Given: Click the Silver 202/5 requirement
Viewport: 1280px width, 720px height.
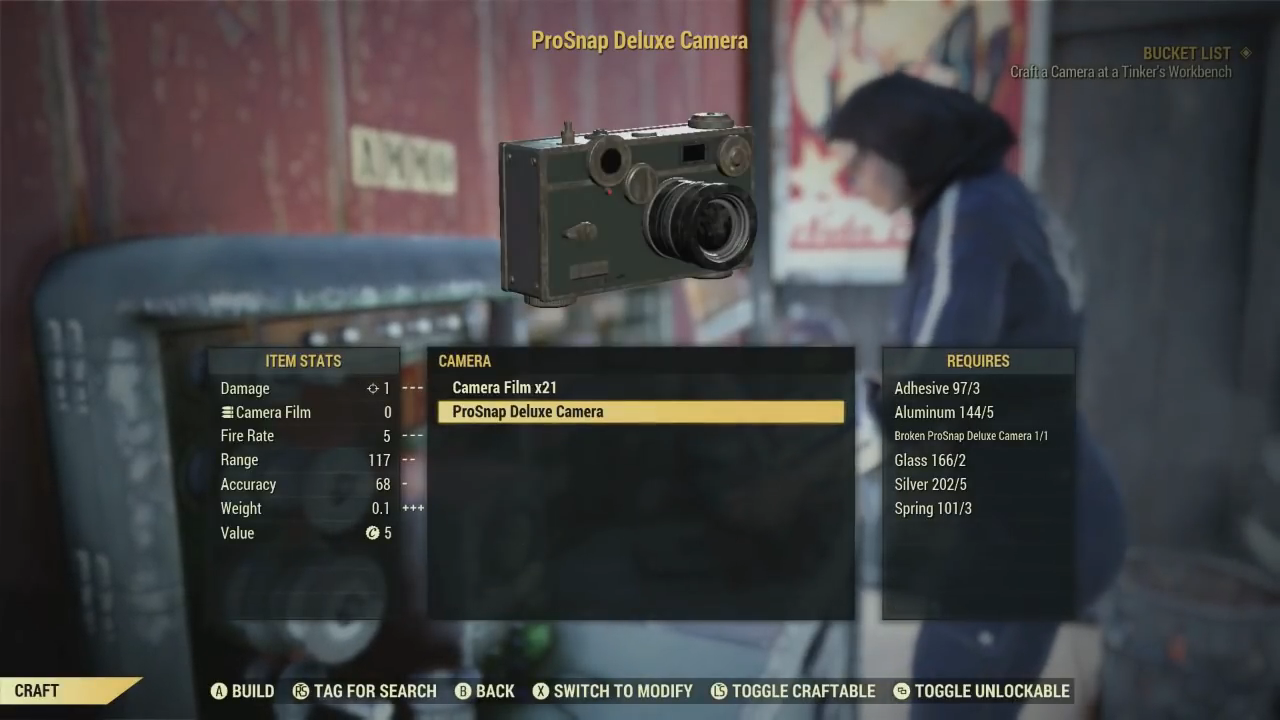Looking at the screenshot, I should (x=930, y=484).
